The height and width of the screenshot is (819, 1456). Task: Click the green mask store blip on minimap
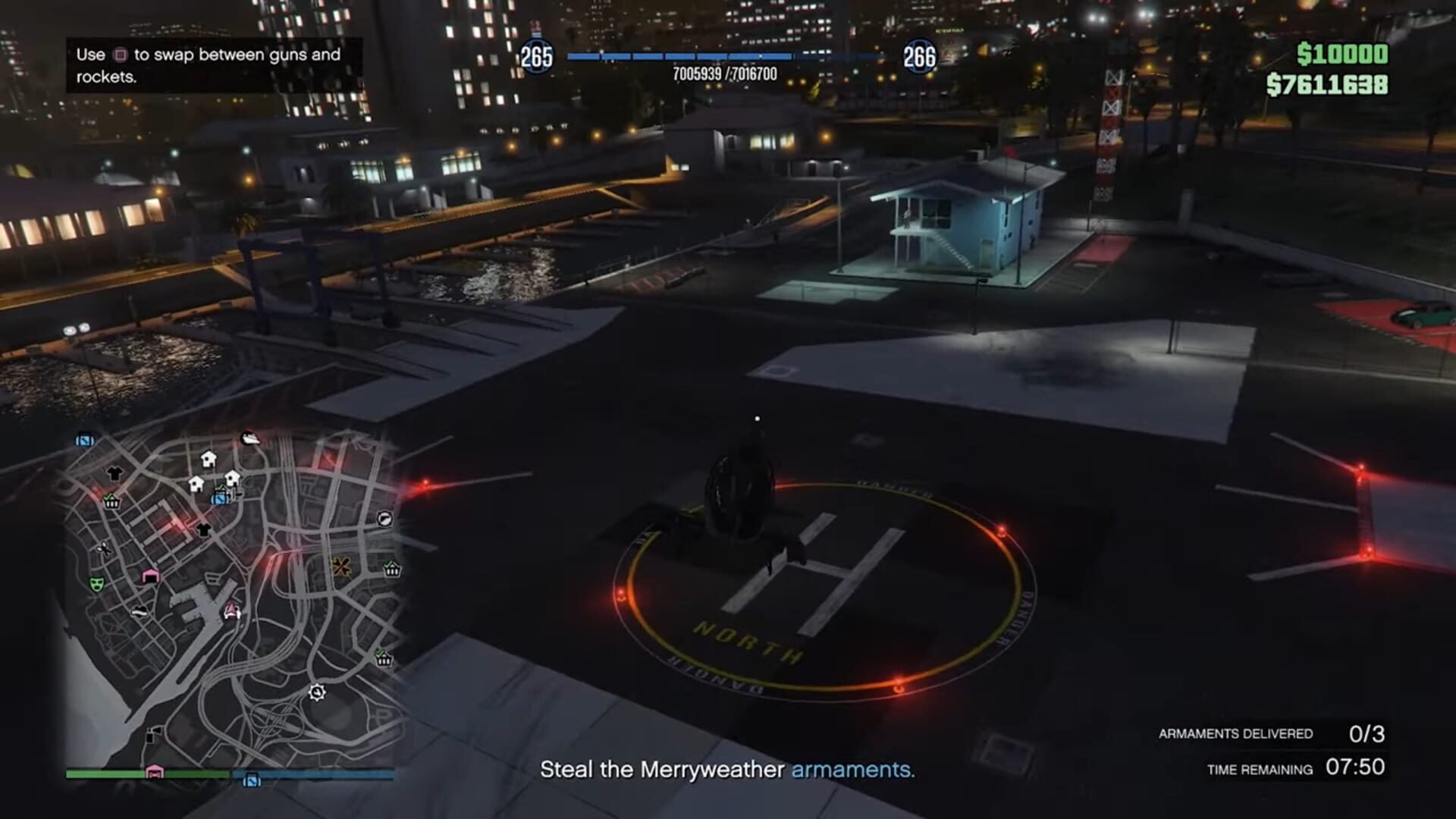(96, 584)
